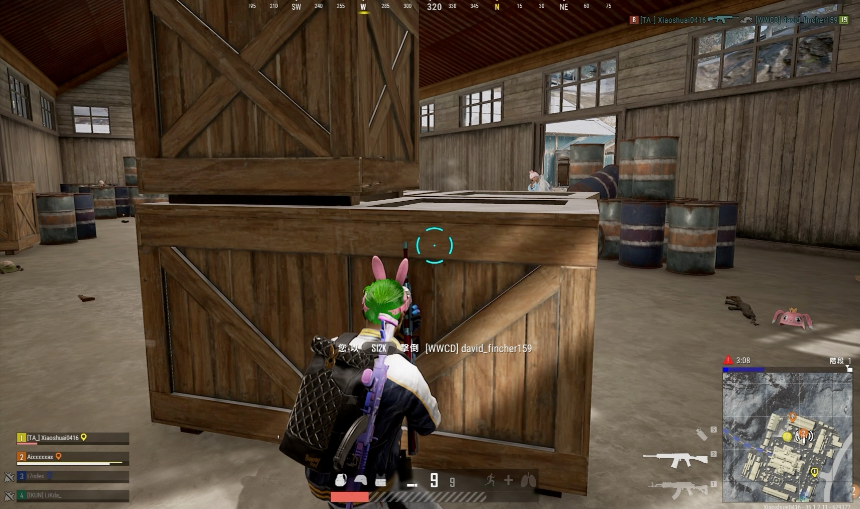Click squad member number 3 in the team list
The image size is (860, 509).
click(72, 476)
